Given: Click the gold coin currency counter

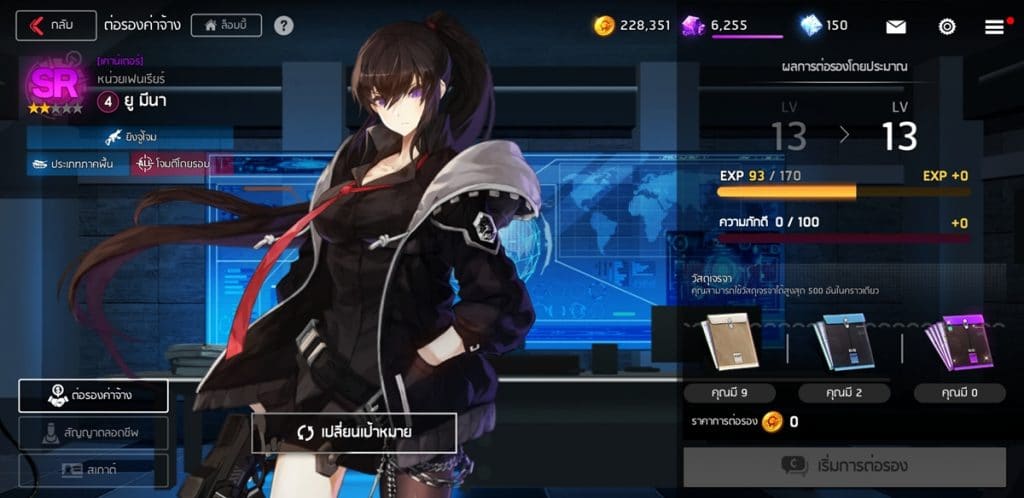Looking at the screenshot, I should coord(632,26).
